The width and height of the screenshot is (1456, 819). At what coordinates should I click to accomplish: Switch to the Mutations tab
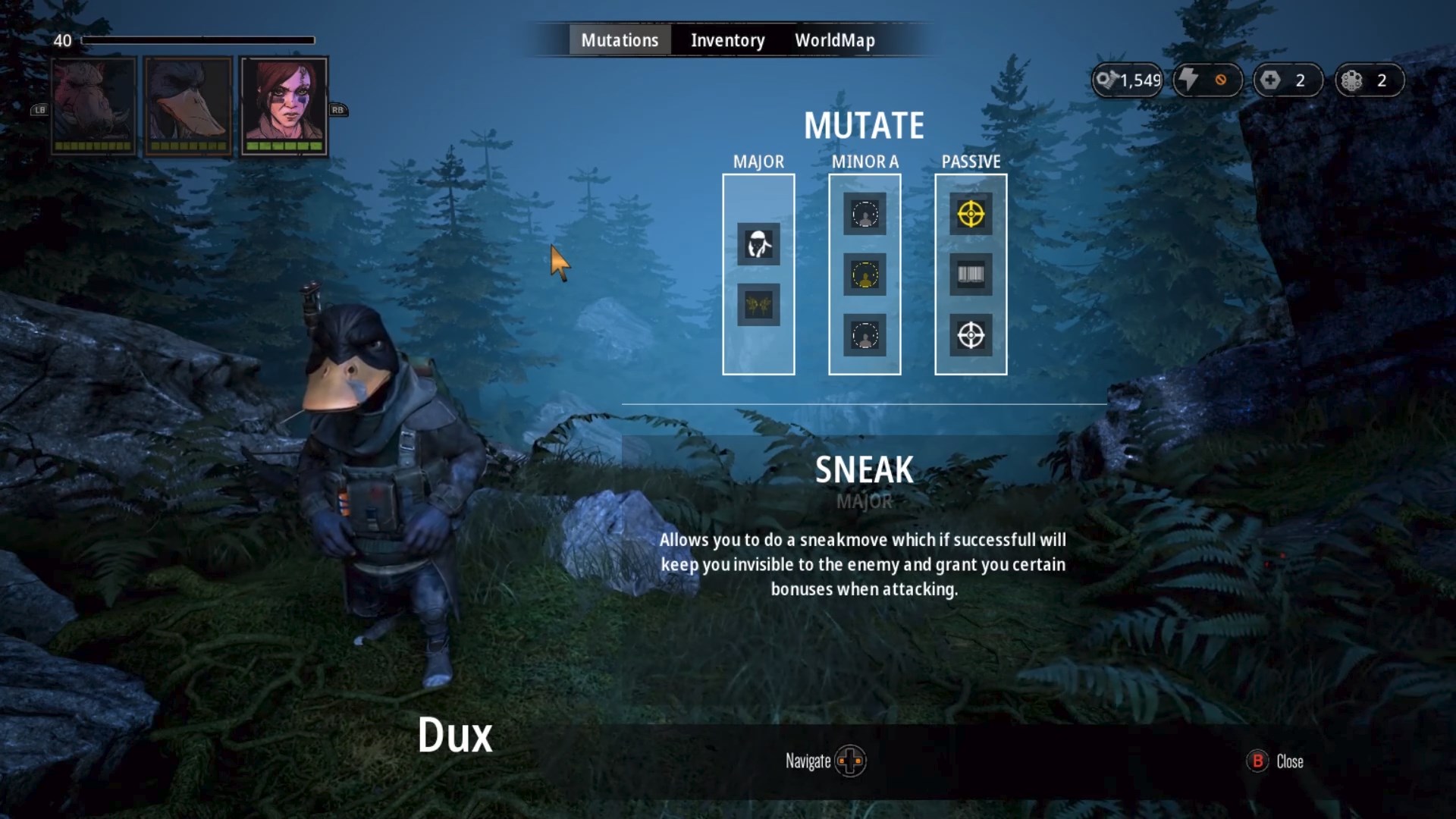[620, 40]
